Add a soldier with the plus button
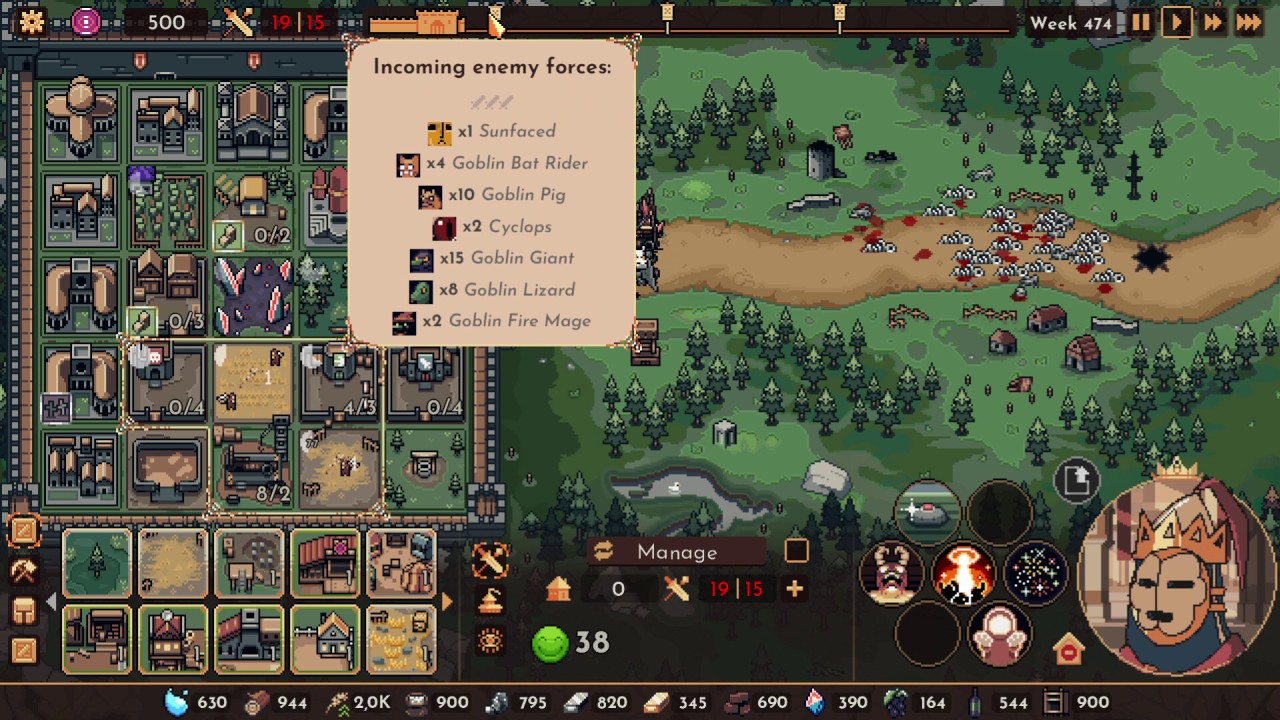This screenshot has width=1280, height=720. (x=794, y=589)
